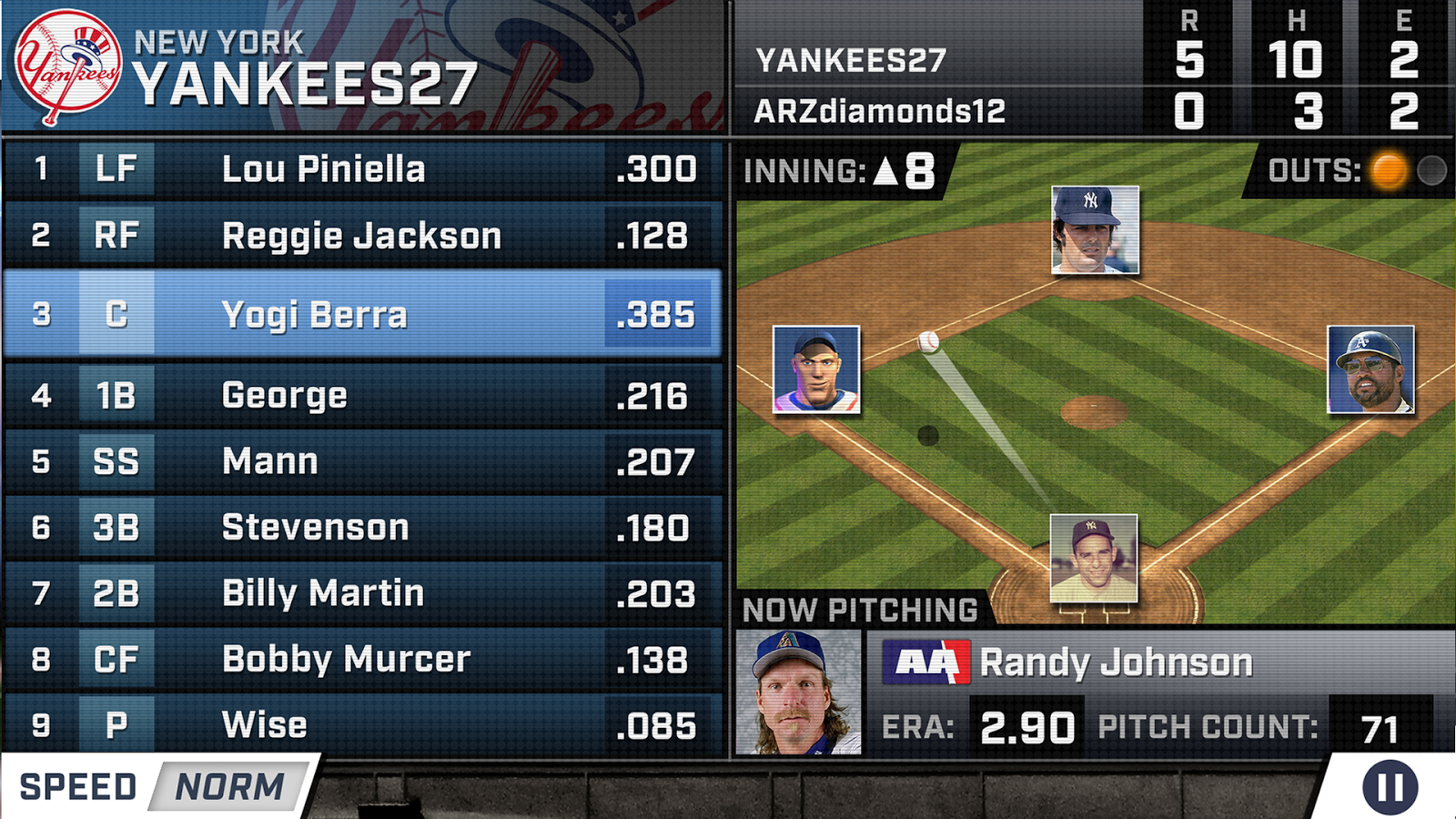This screenshot has height=819, width=1456.
Task: Select the batter portrait at home plate
Action: pos(1093,558)
